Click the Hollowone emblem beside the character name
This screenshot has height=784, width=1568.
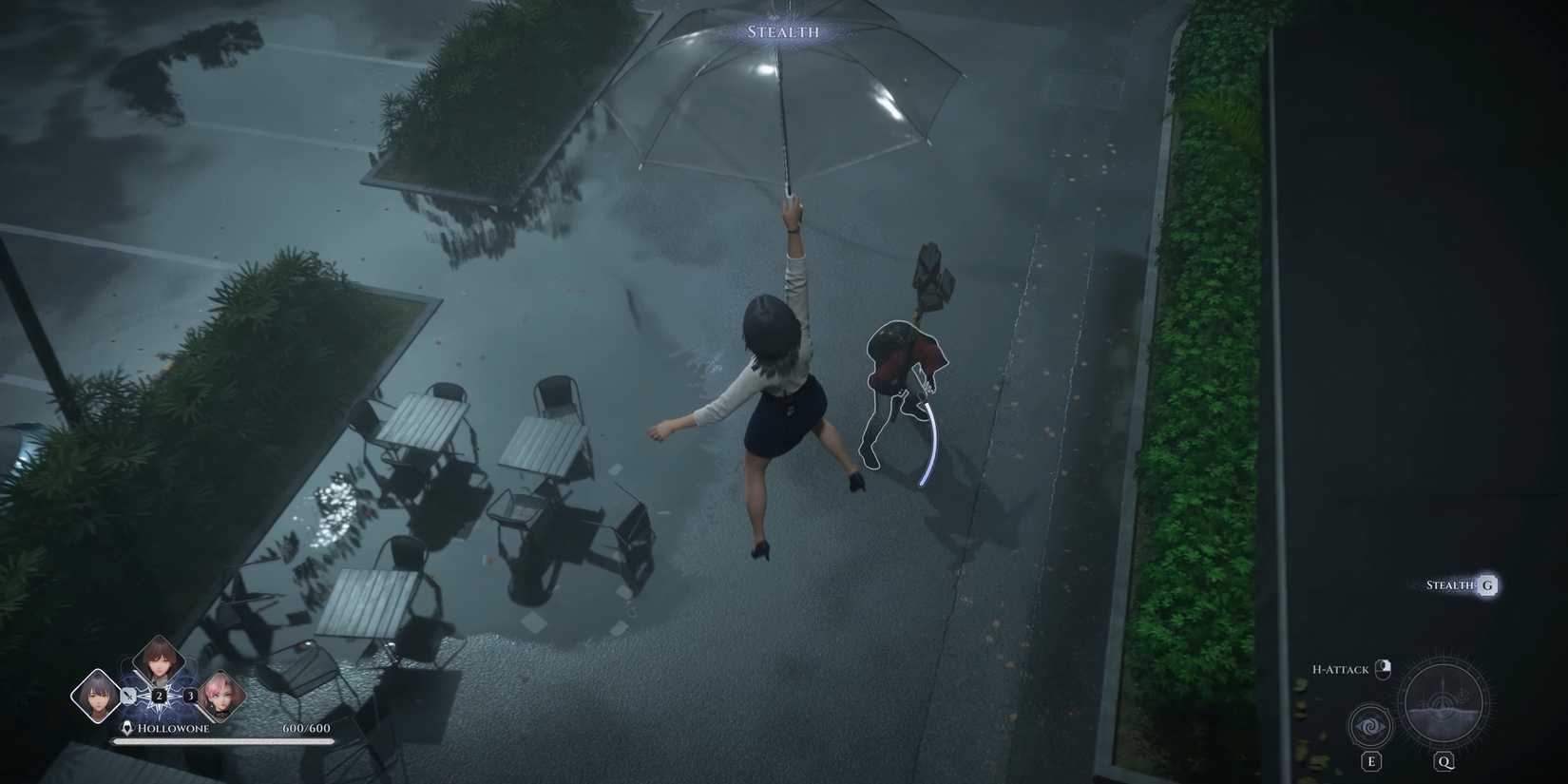[x=126, y=726]
